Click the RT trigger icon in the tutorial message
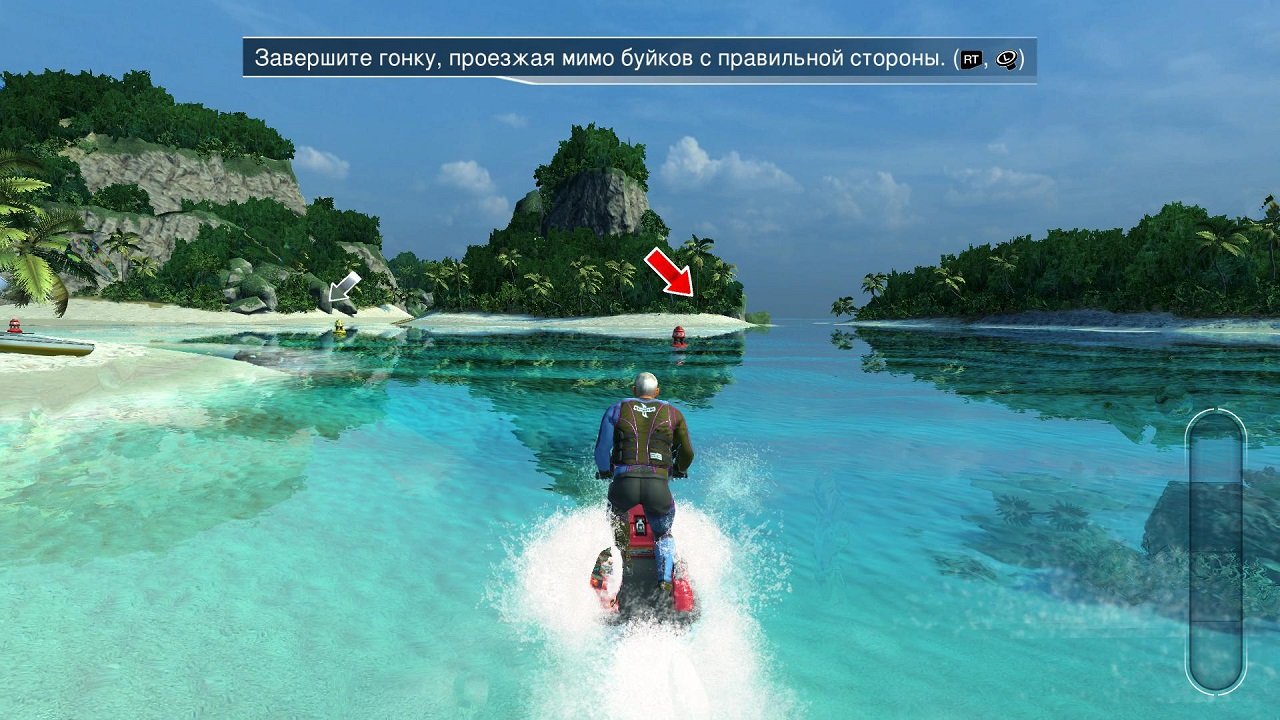The width and height of the screenshot is (1280, 720). pos(971,58)
